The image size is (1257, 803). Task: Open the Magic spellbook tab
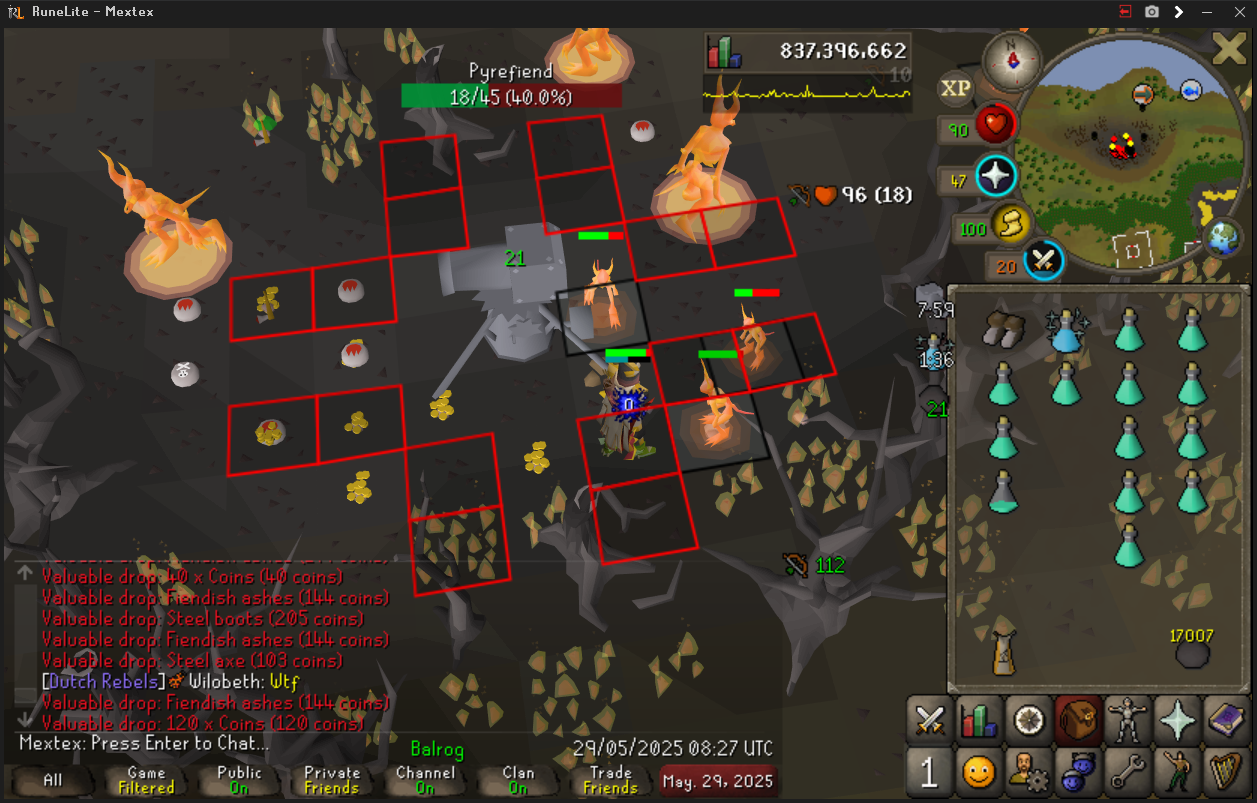point(1226,720)
